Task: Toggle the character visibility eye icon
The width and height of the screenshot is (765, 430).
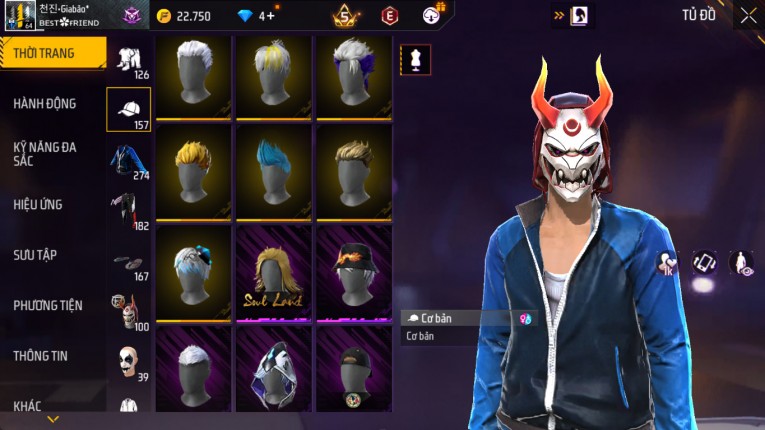Action: (x=742, y=263)
